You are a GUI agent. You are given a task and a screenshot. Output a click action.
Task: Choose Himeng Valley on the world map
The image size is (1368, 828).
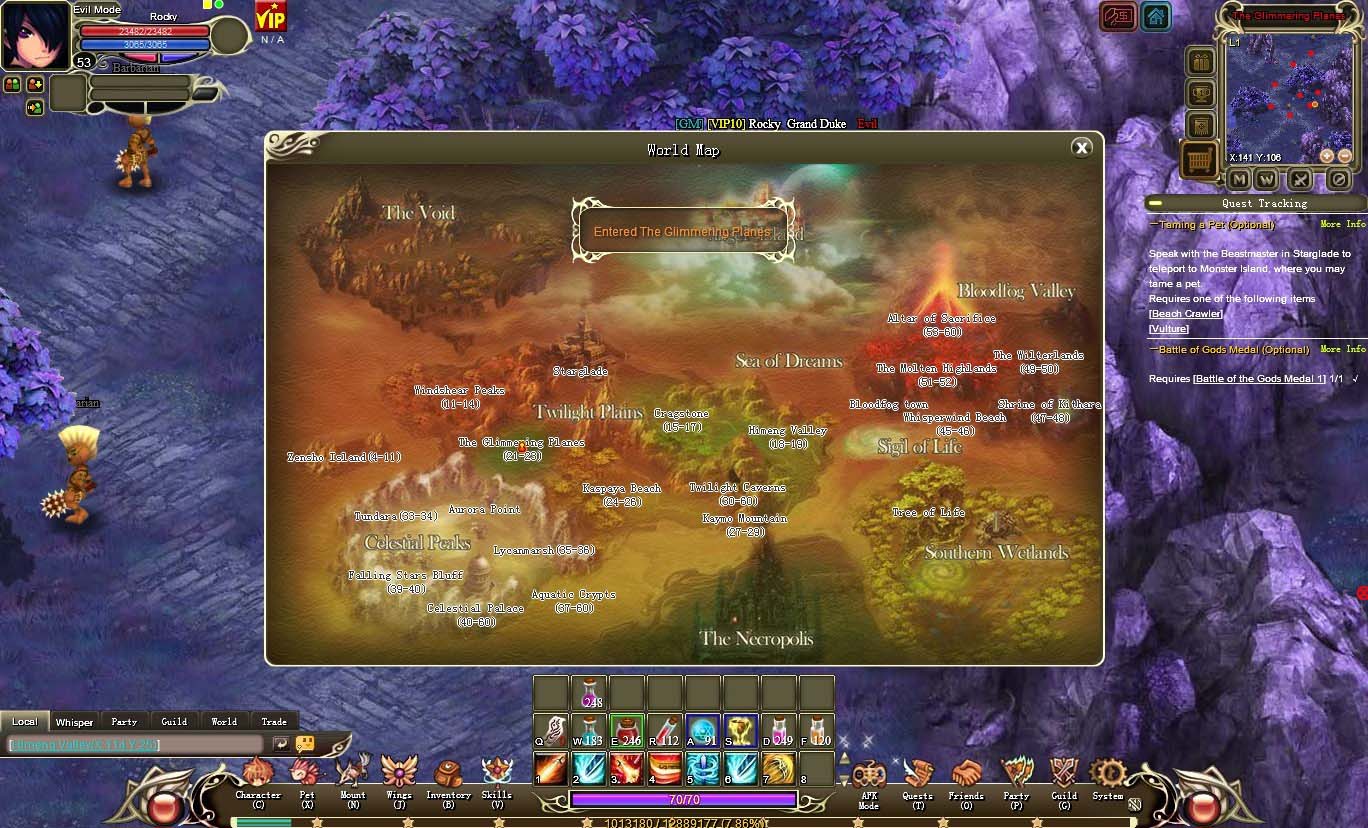pyautogui.click(x=788, y=431)
